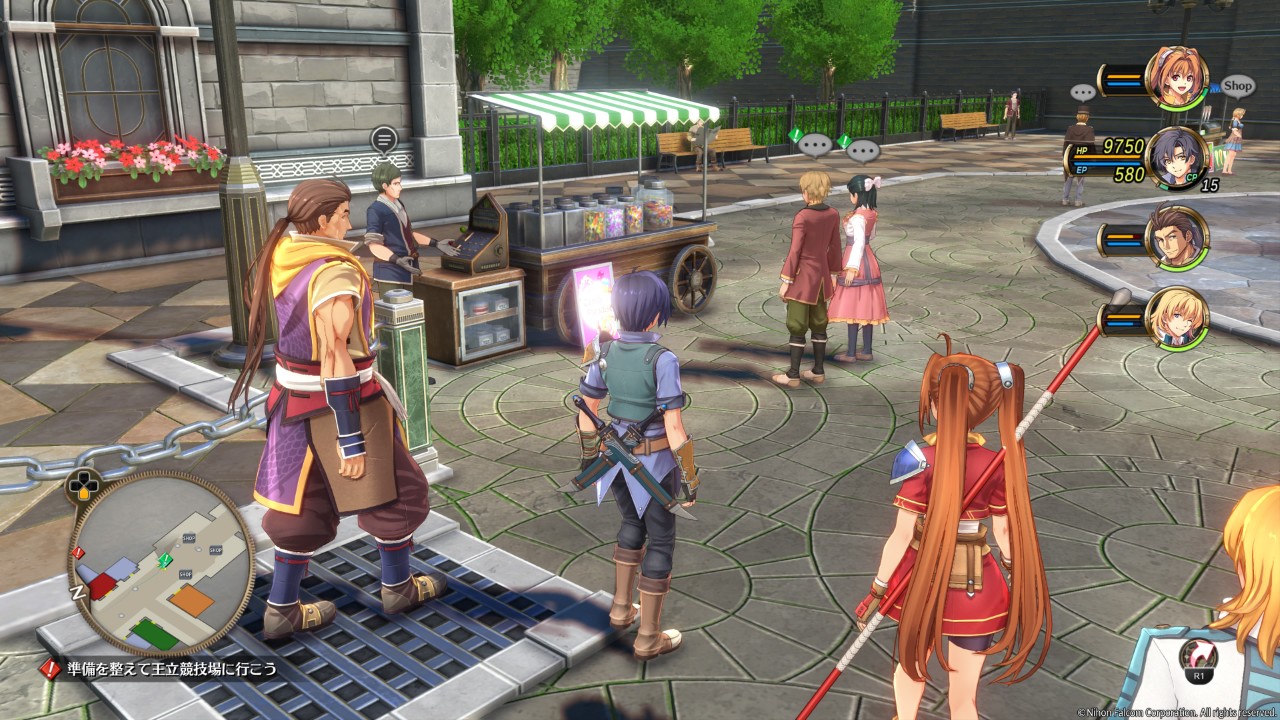This screenshot has height=720, width=1280.
Task: Select Joshua's dark-haired party portrait
Action: point(1176,158)
